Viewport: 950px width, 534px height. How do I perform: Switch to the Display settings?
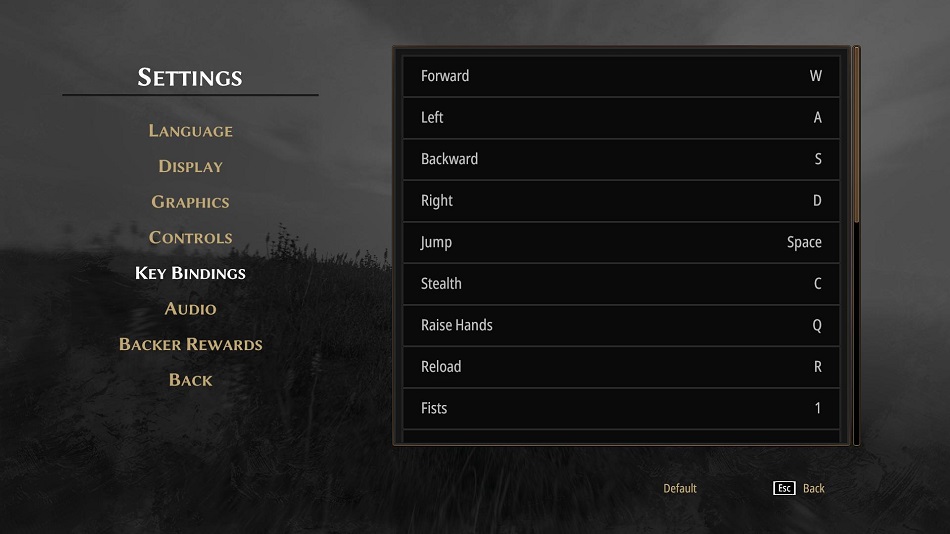190,166
